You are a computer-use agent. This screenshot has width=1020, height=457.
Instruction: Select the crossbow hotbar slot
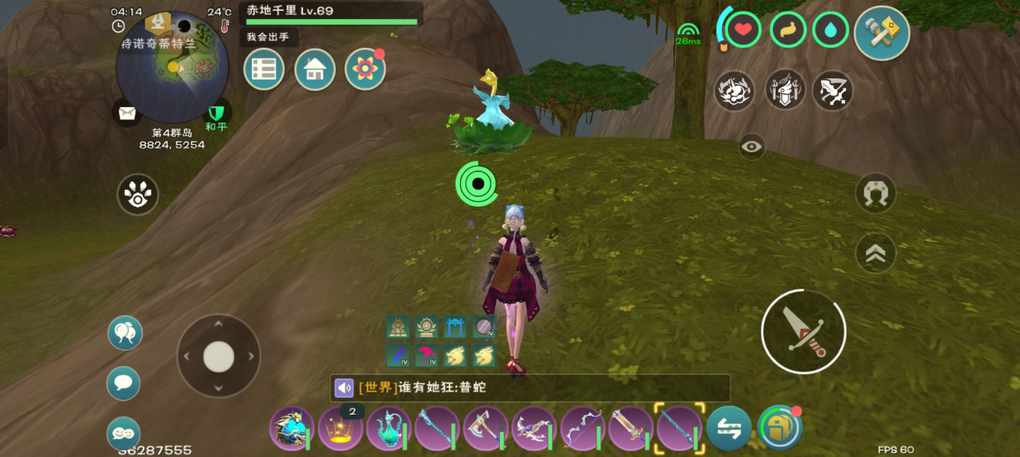[x=534, y=429]
